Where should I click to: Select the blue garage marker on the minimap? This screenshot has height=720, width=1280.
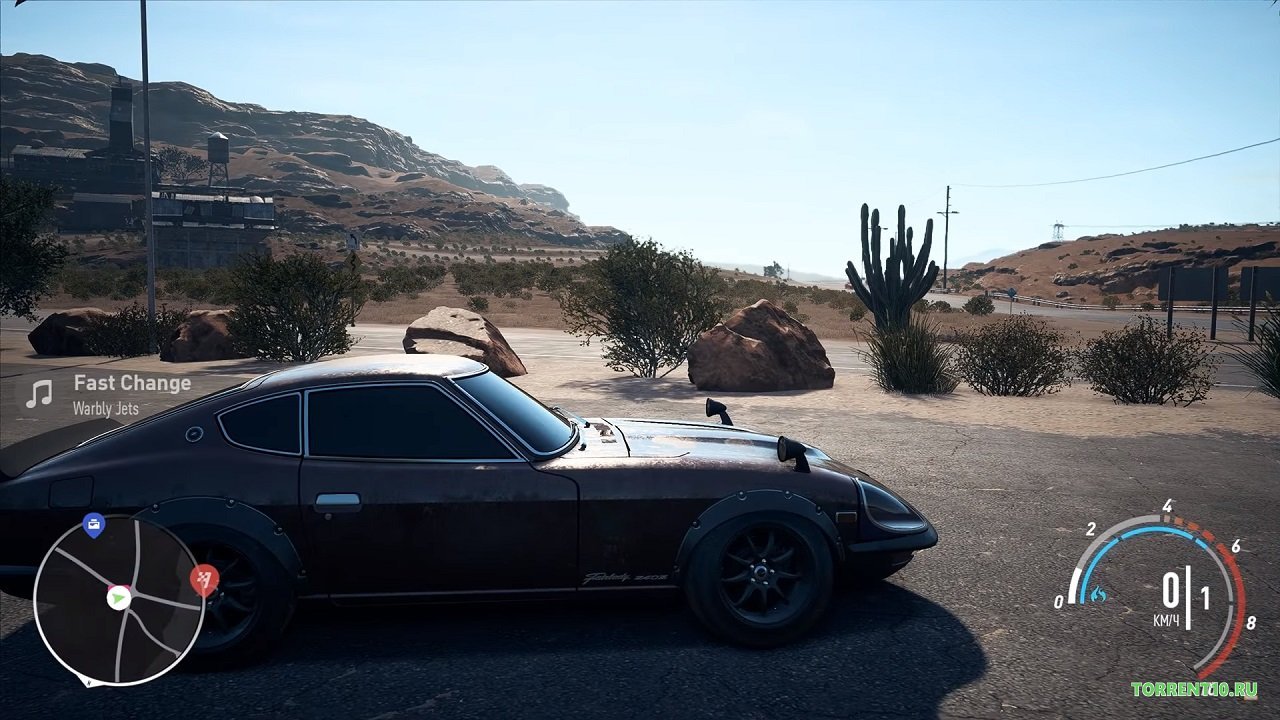pyautogui.click(x=92, y=523)
